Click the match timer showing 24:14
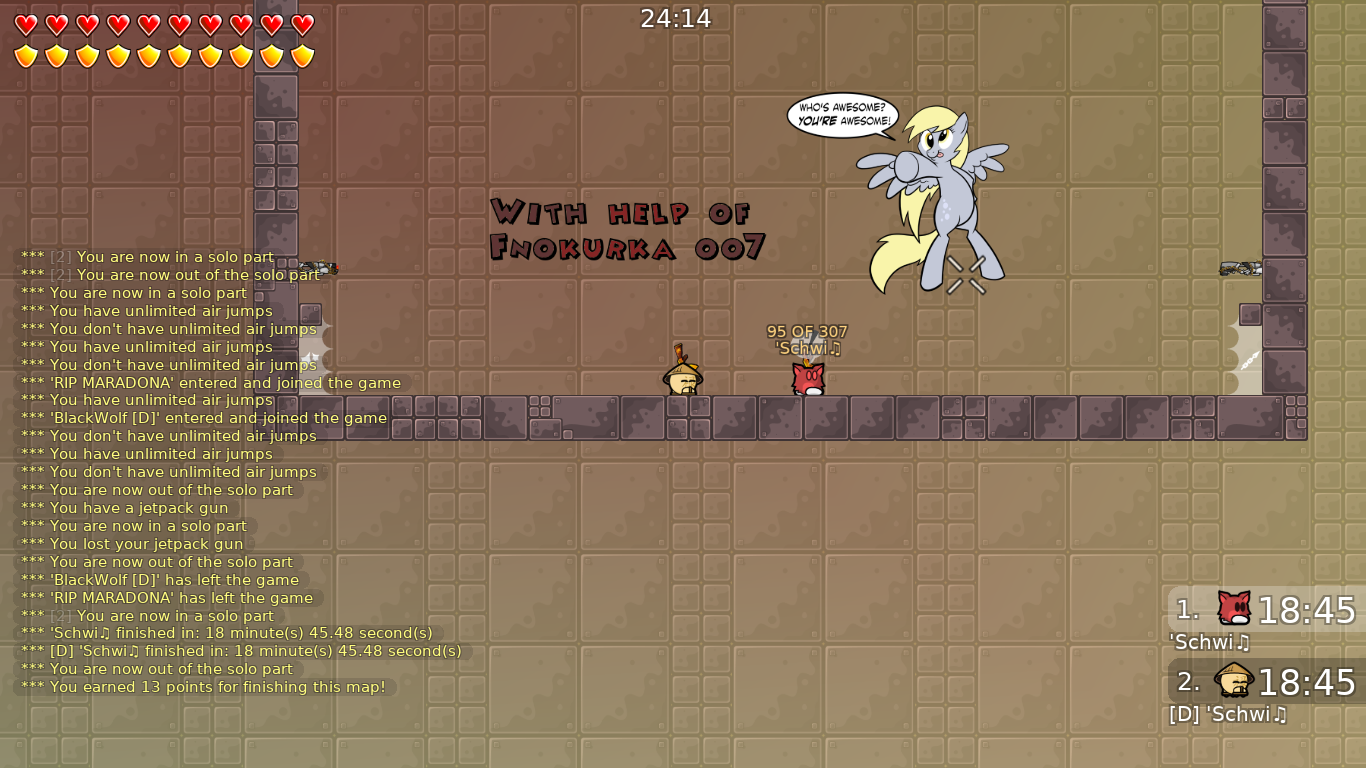The width and height of the screenshot is (1366, 768). 676,17
